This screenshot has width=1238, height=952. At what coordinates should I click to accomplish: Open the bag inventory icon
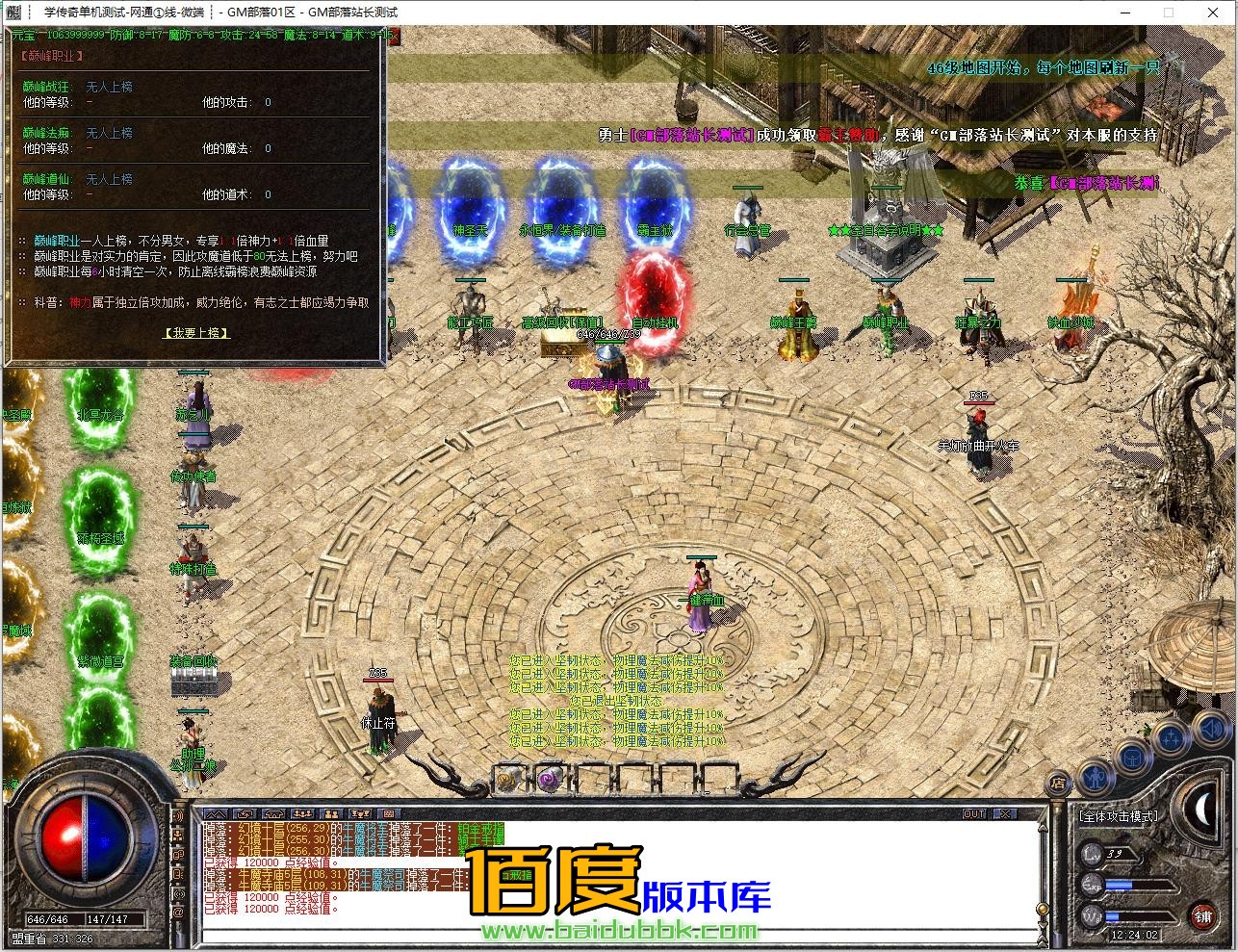pos(1133,757)
